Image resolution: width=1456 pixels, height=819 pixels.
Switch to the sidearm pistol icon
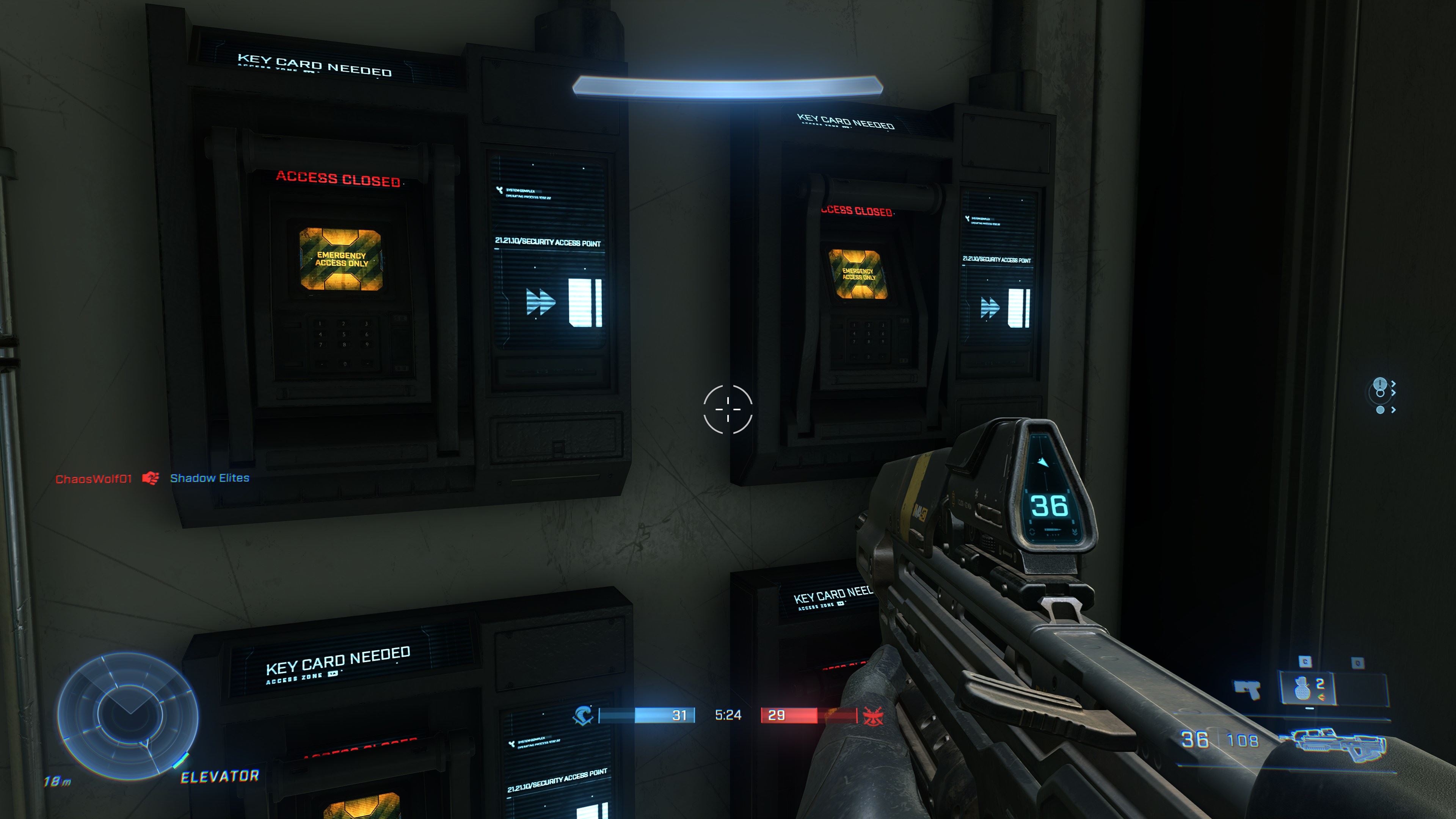pos(1247,689)
